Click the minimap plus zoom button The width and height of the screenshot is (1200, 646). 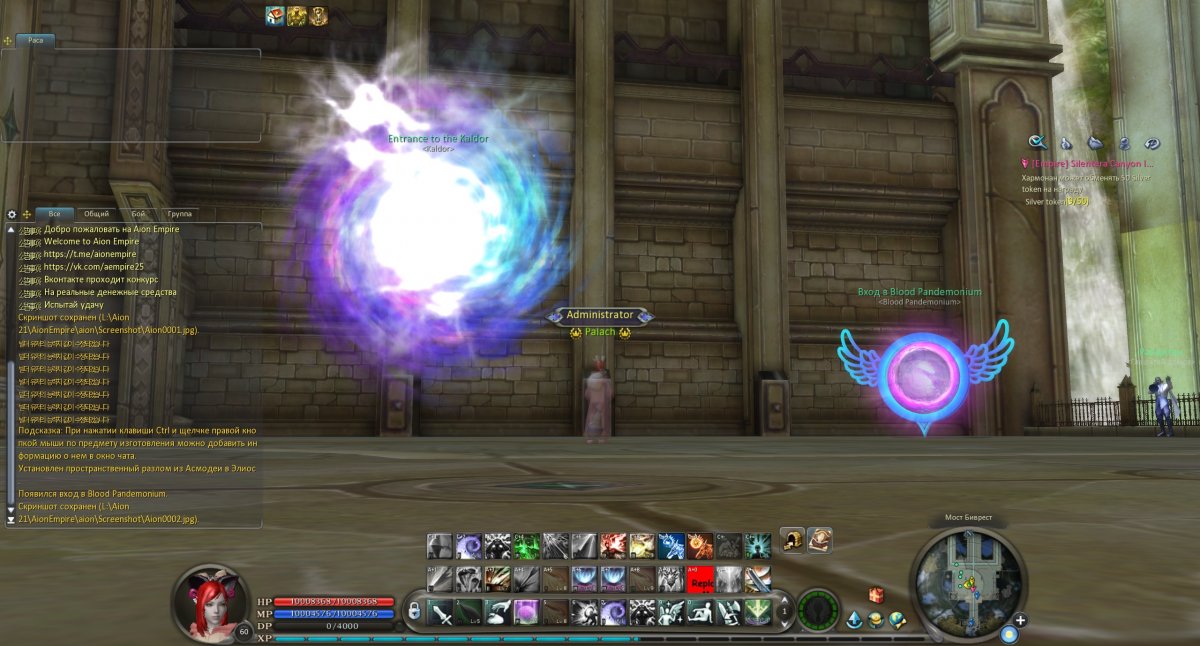1021,620
